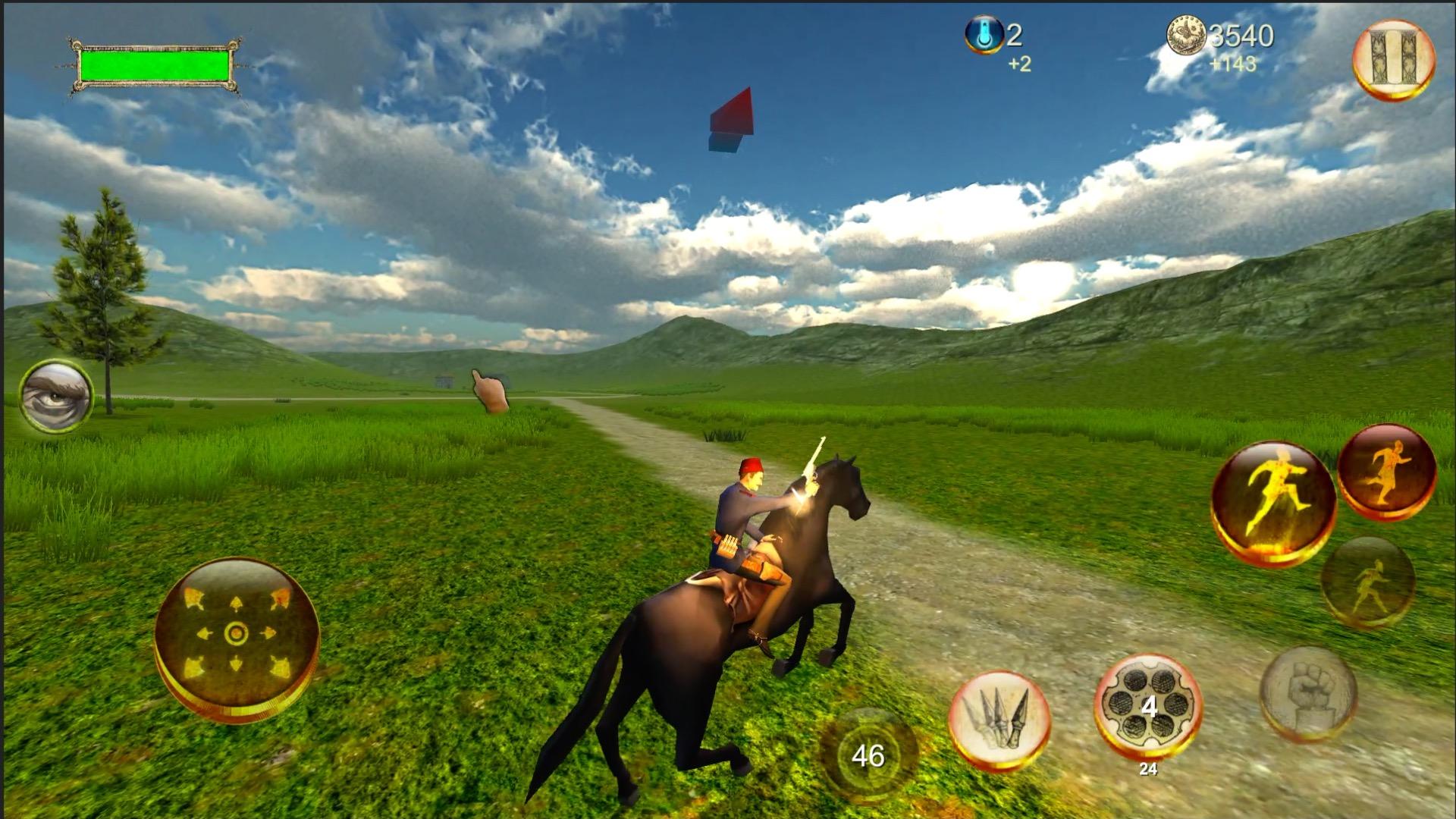Tap the 24 reserve ammo label
1456x819 pixels.
pyautogui.click(x=1147, y=767)
